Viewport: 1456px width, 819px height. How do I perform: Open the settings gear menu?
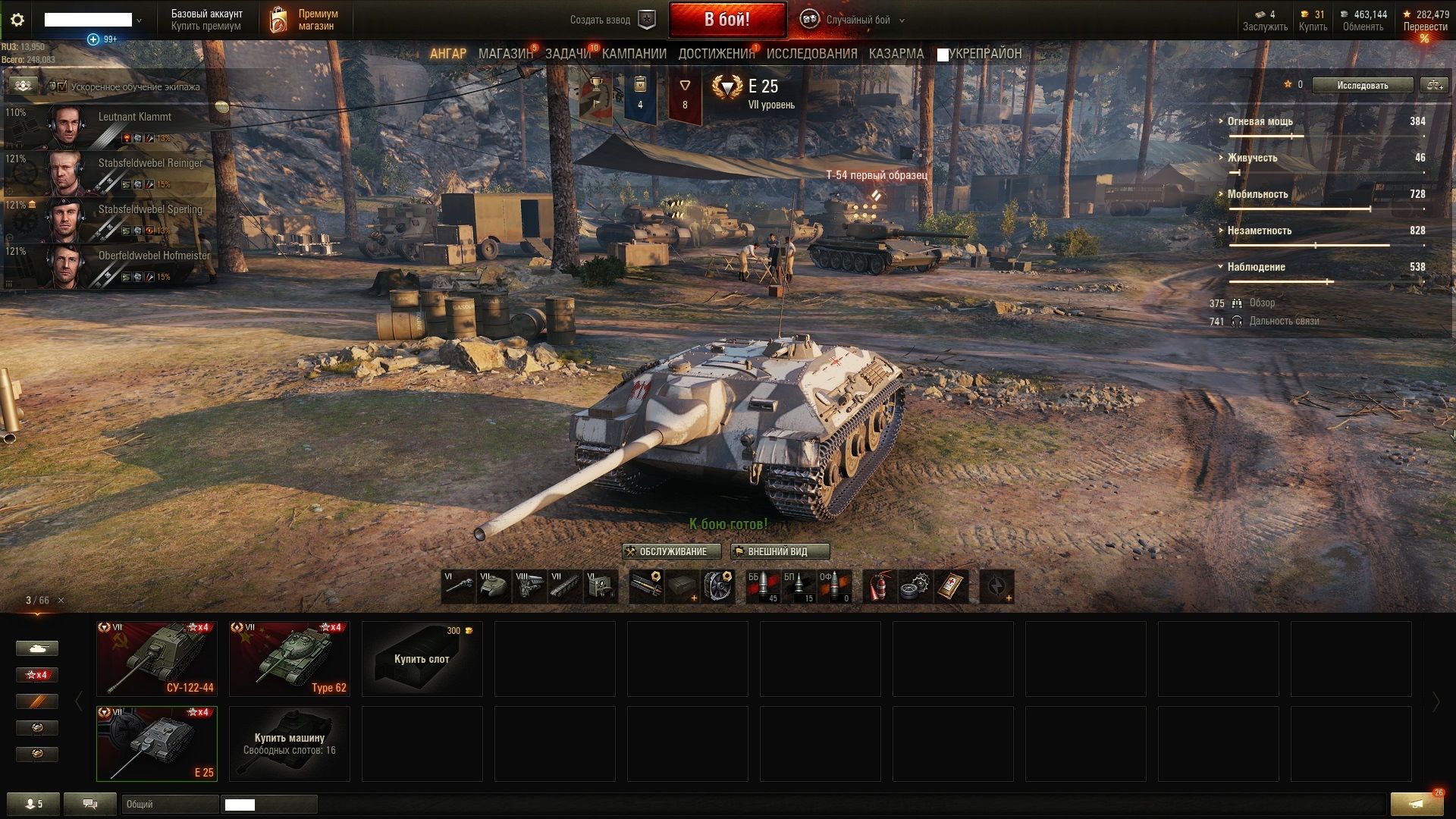[x=17, y=20]
